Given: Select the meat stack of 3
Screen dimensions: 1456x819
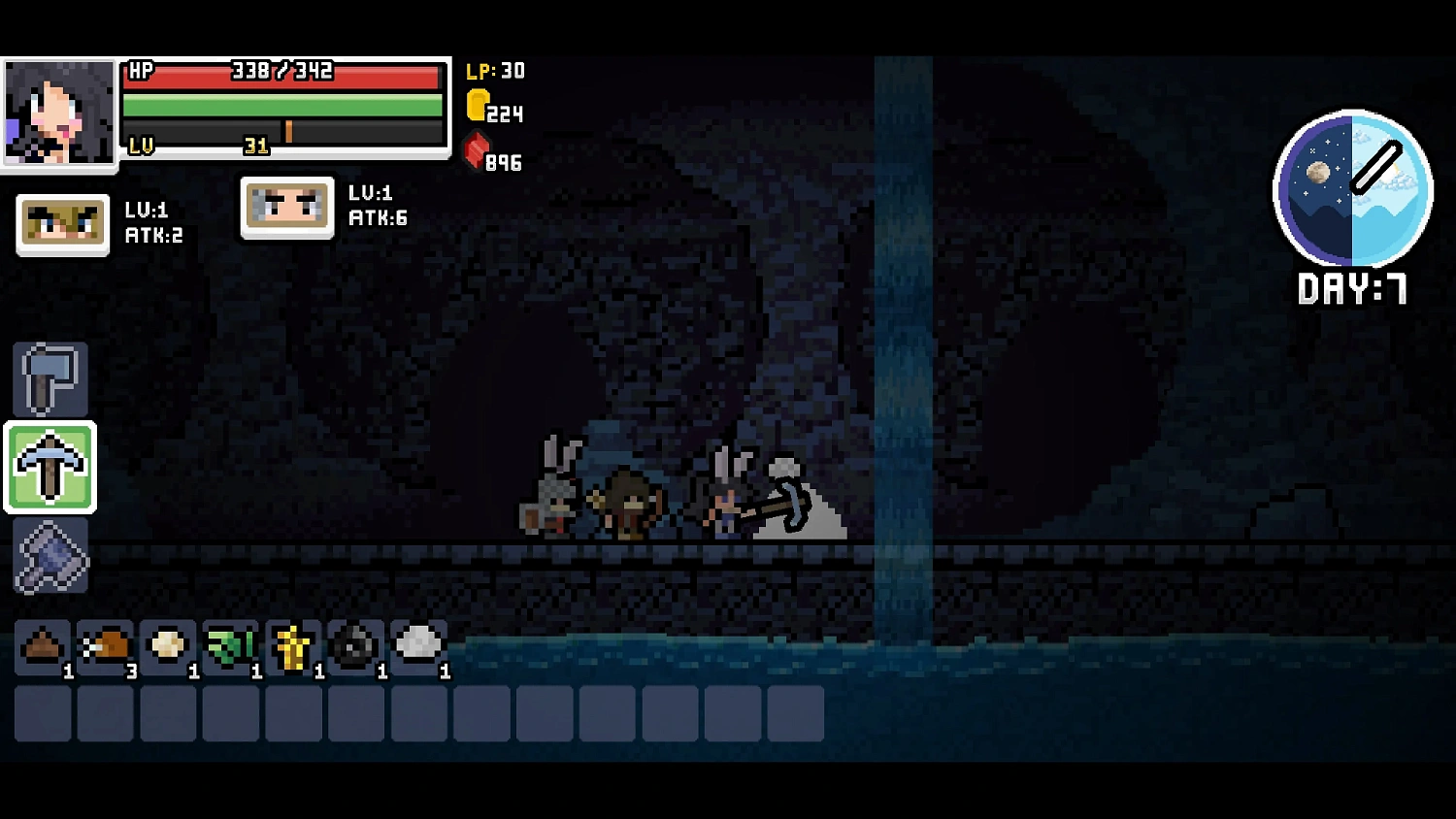Looking at the screenshot, I should 106,644.
